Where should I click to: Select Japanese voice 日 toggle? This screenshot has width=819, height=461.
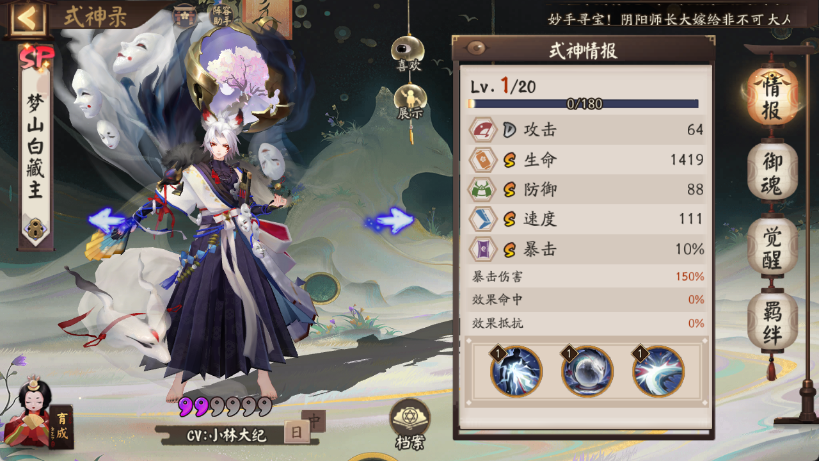click(x=297, y=432)
